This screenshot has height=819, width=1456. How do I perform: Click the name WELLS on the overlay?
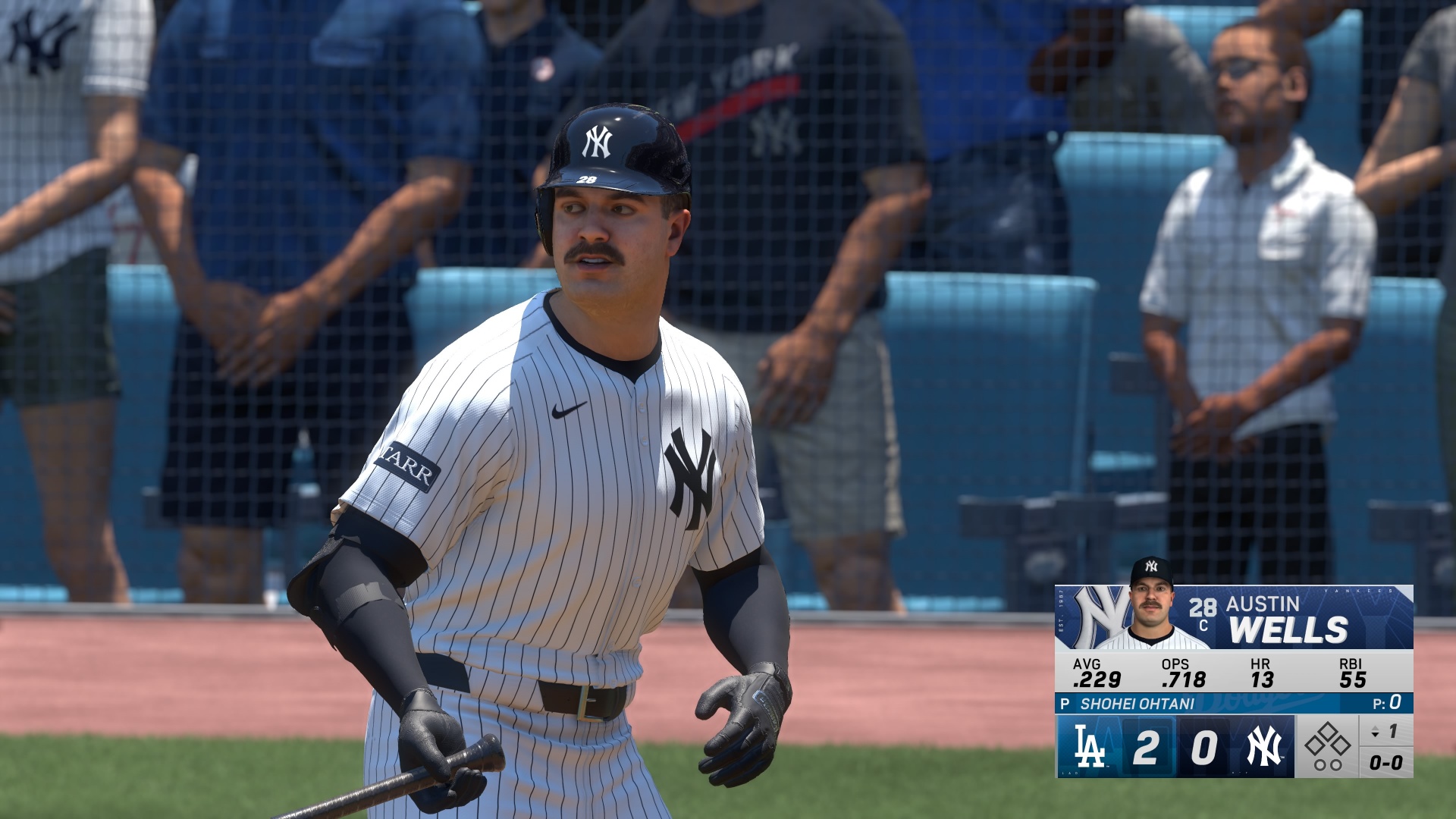pyautogui.click(x=1289, y=627)
